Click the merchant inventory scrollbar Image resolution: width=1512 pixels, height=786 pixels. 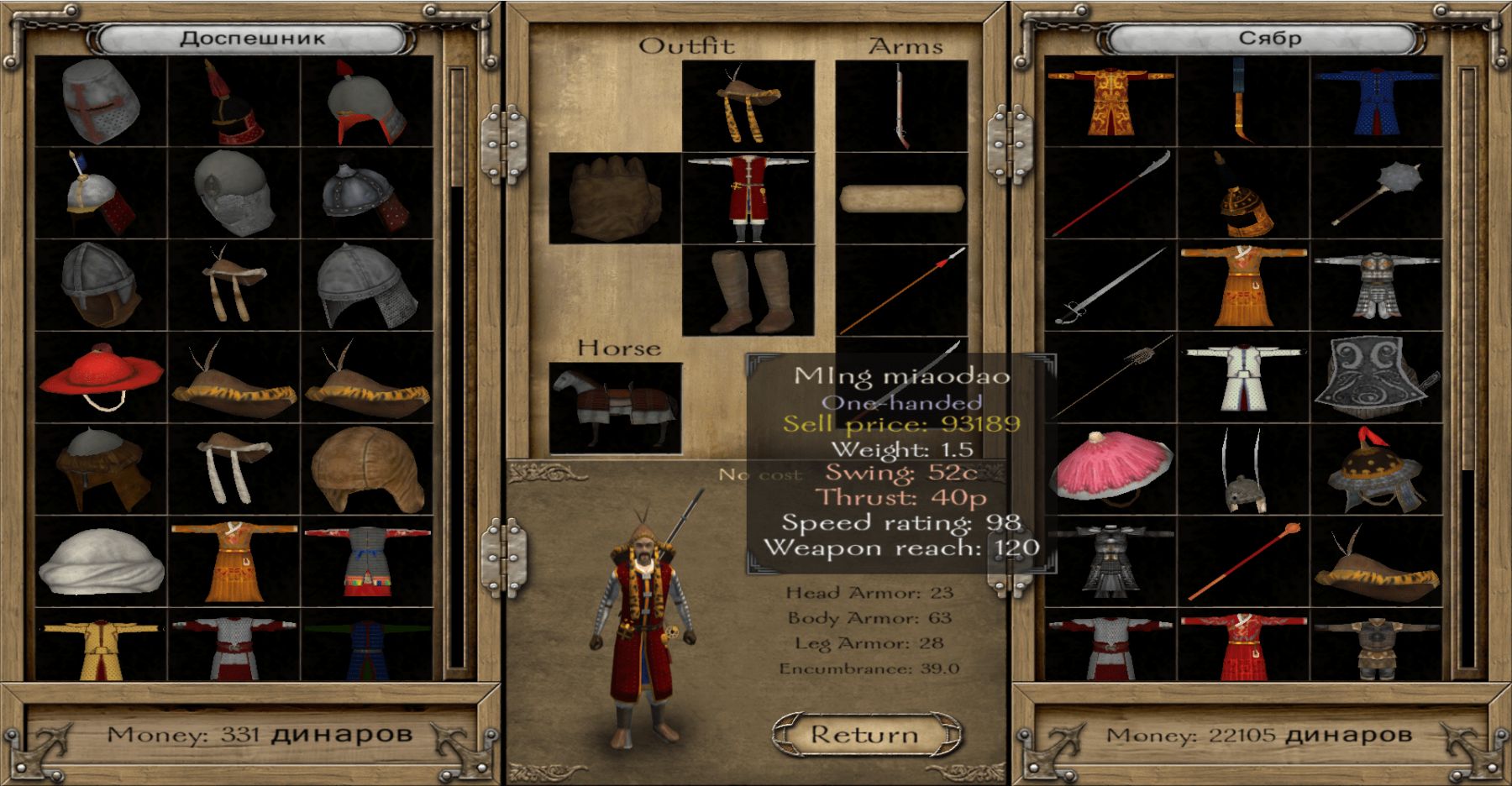pos(456,369)
